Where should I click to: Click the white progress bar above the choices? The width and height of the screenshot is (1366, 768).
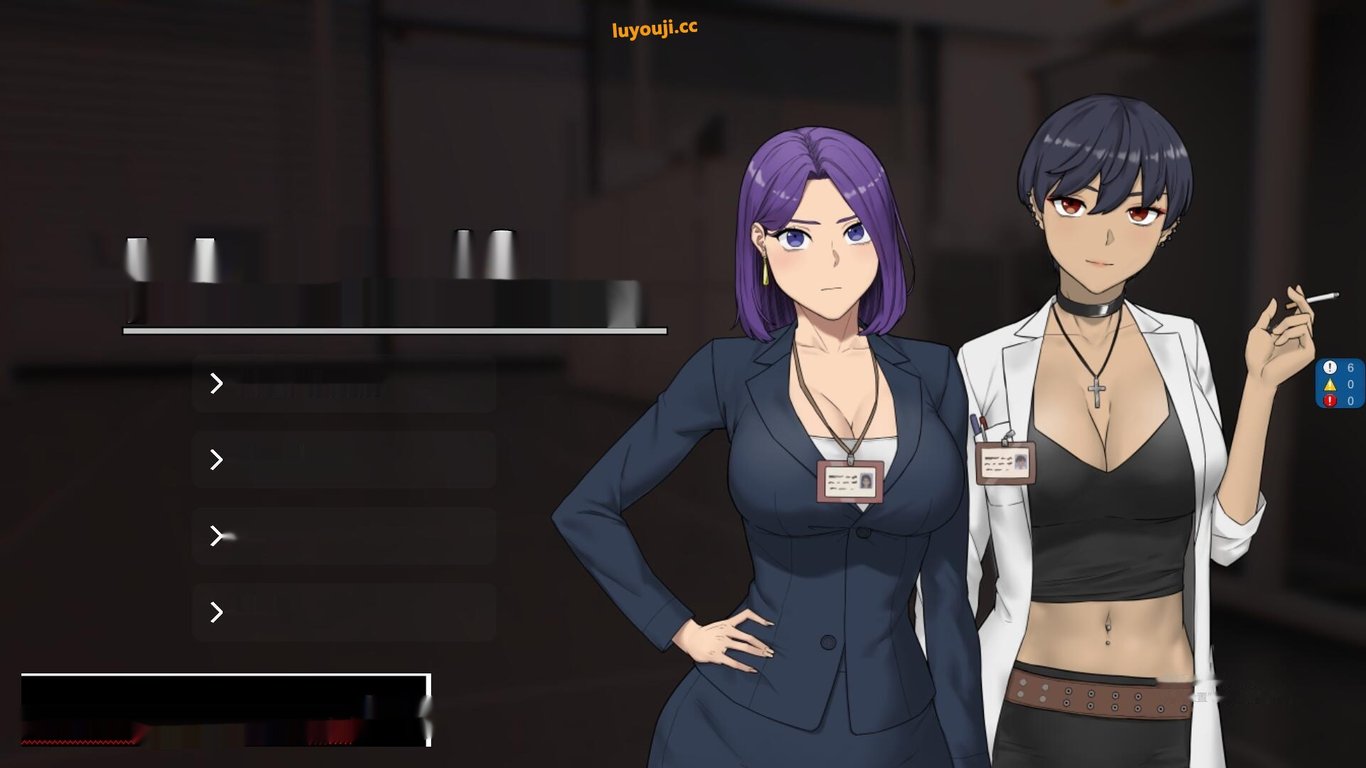(x=394, y=330)
